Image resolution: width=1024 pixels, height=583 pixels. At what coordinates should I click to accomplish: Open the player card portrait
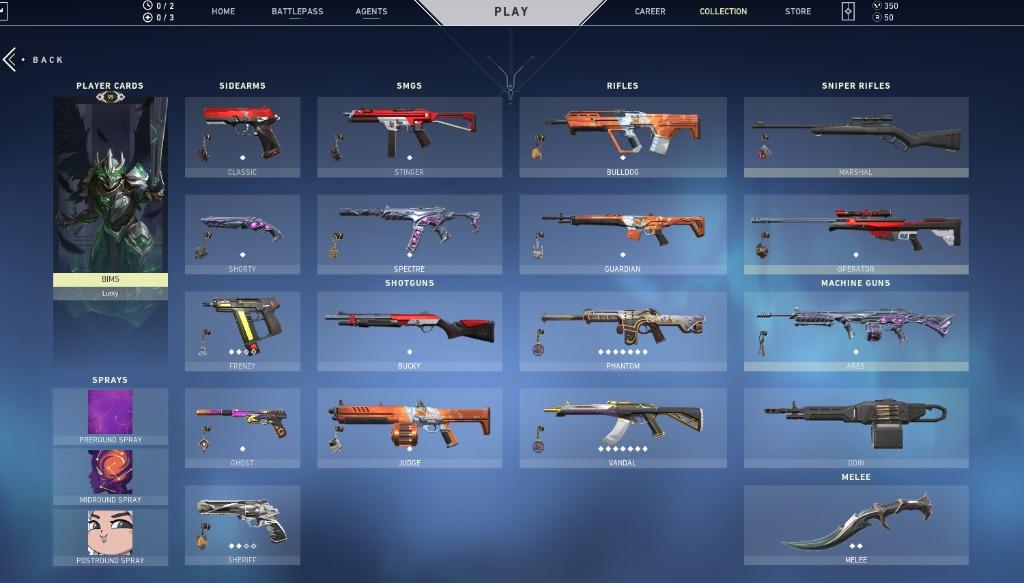pos(110,185)
